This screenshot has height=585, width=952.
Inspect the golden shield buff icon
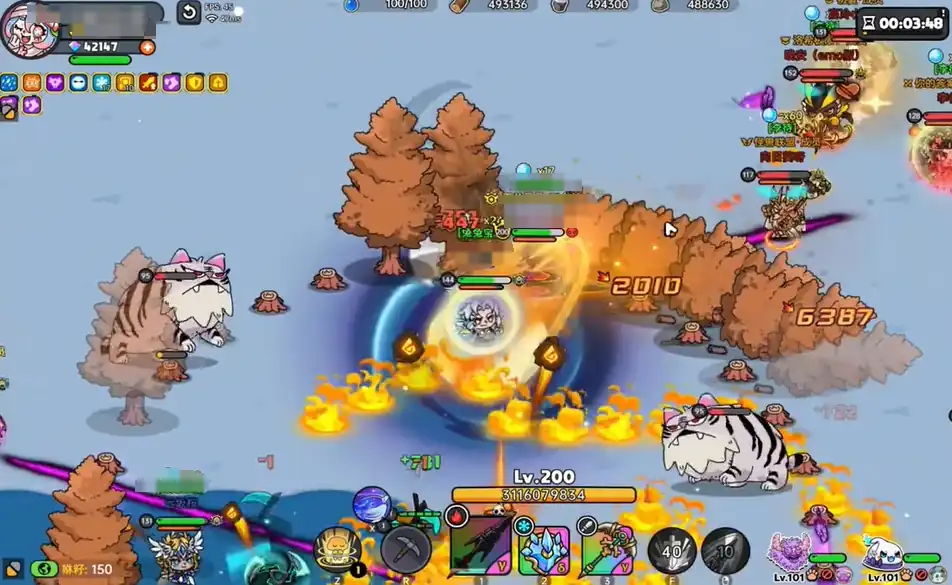[x=194, y=83]
